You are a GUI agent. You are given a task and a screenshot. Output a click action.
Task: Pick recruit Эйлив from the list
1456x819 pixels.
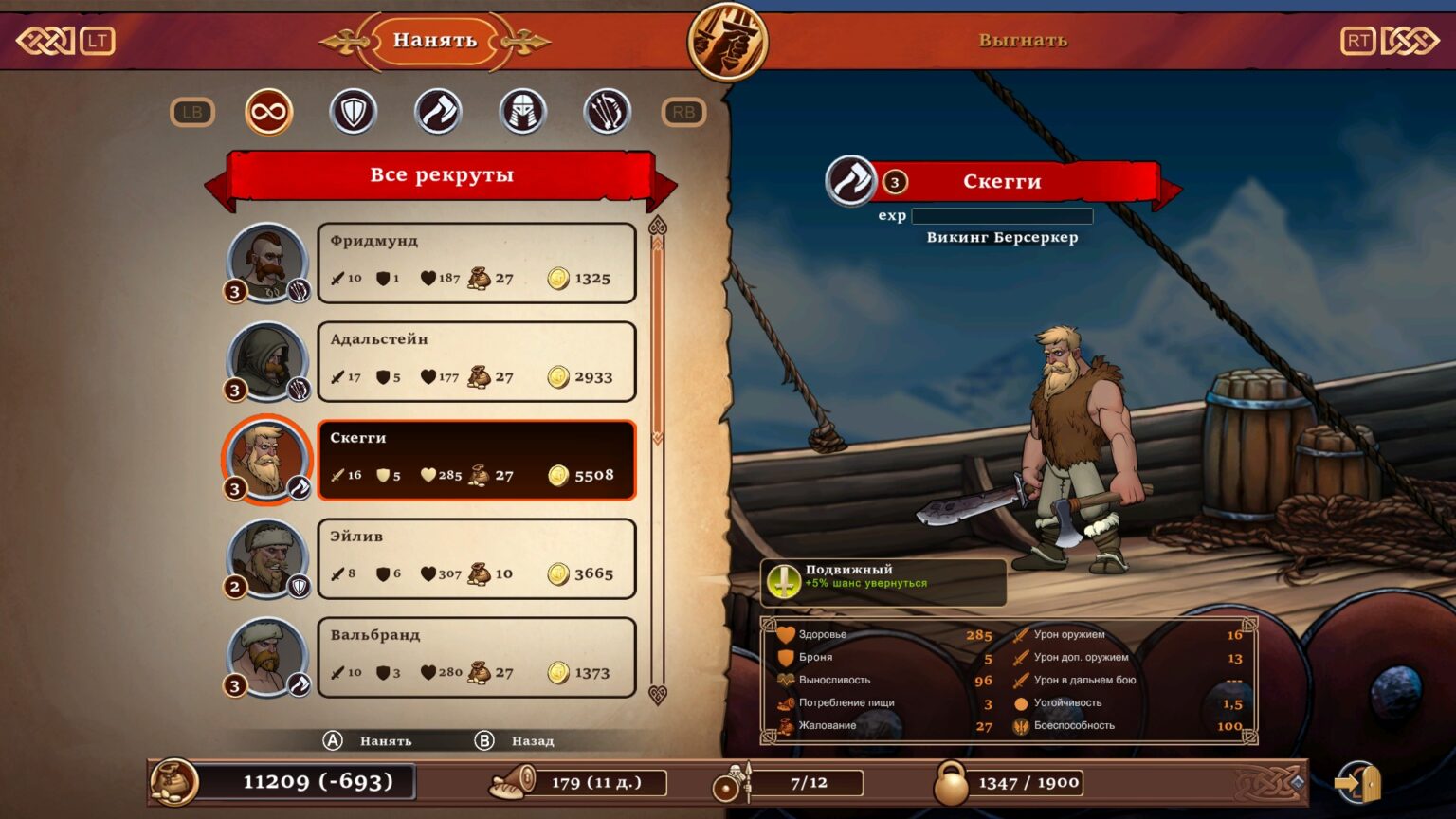point(476,559)
